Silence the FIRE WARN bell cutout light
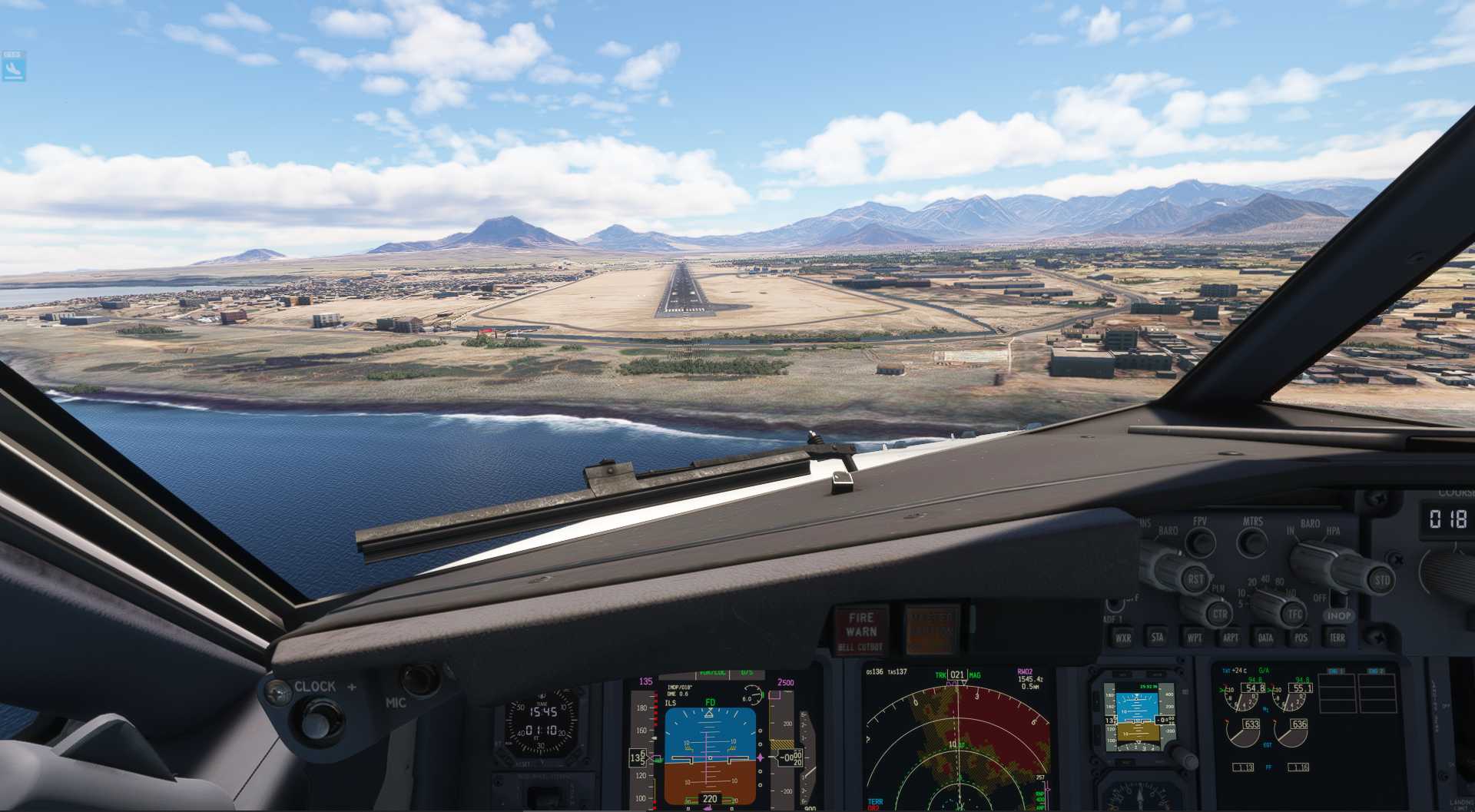The width and height of the screenshot is (1475, 812). [861, 631]
